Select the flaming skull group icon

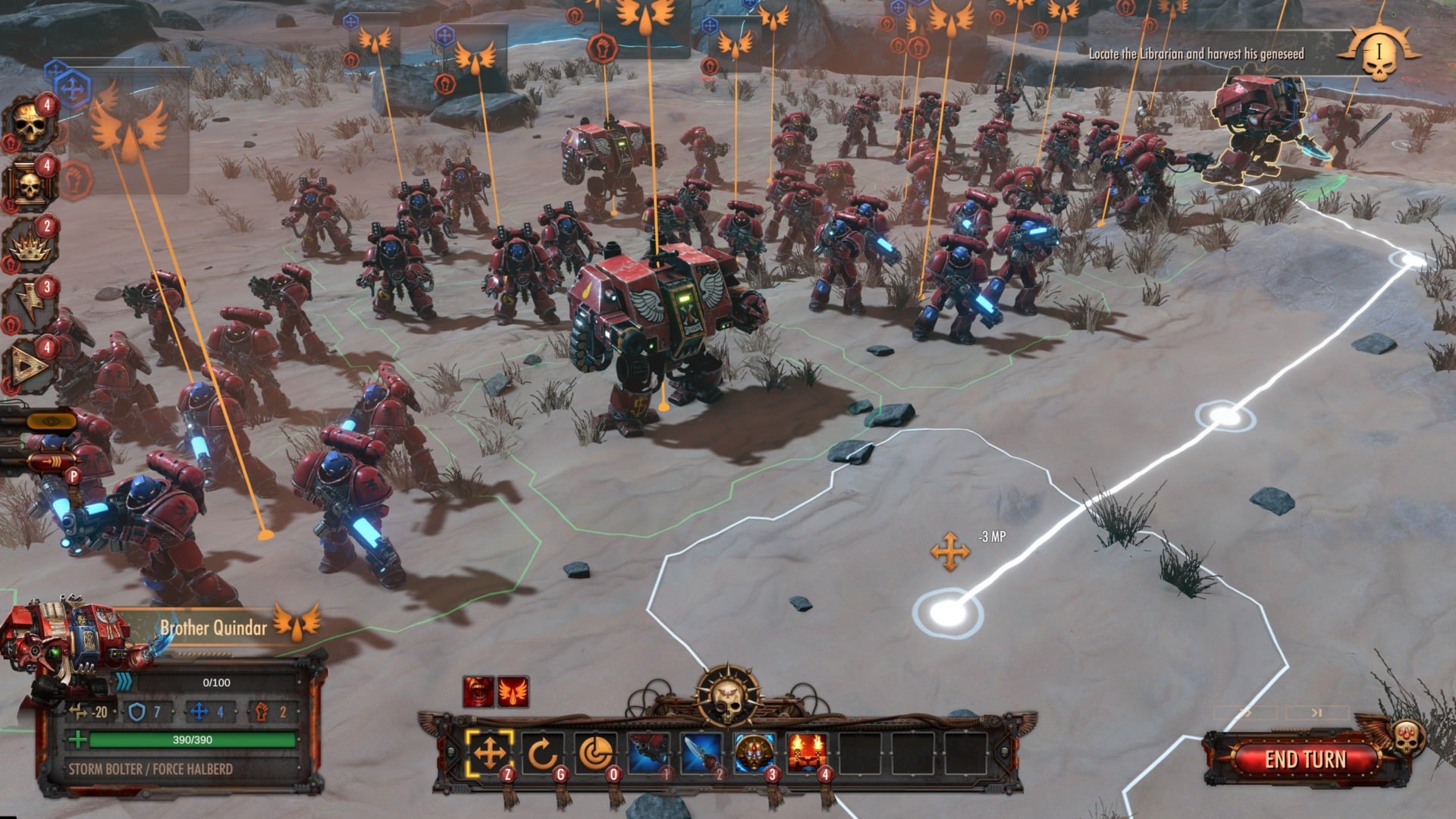(29, 125)
